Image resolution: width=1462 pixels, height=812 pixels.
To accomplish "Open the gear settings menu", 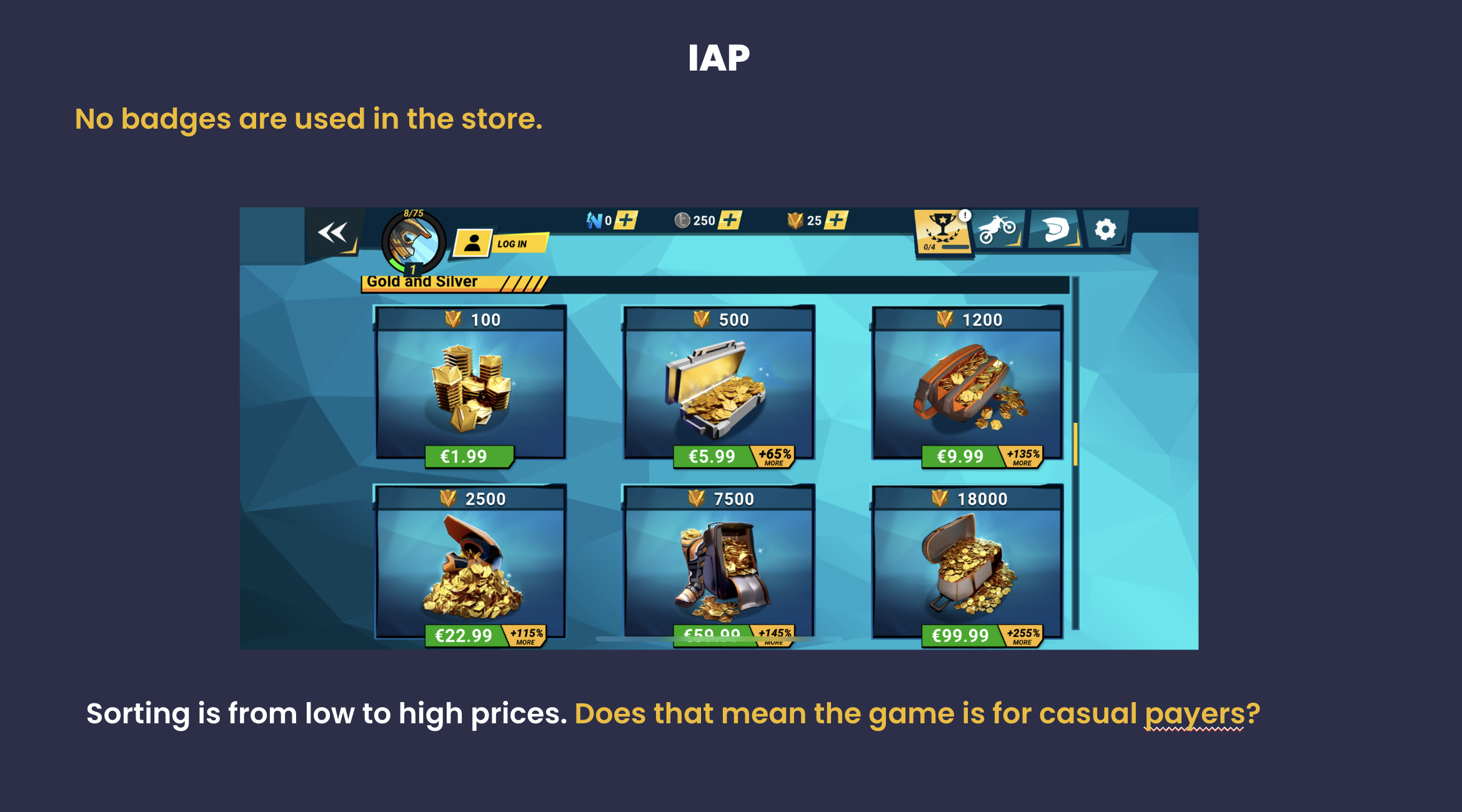I will [1105, 230].
